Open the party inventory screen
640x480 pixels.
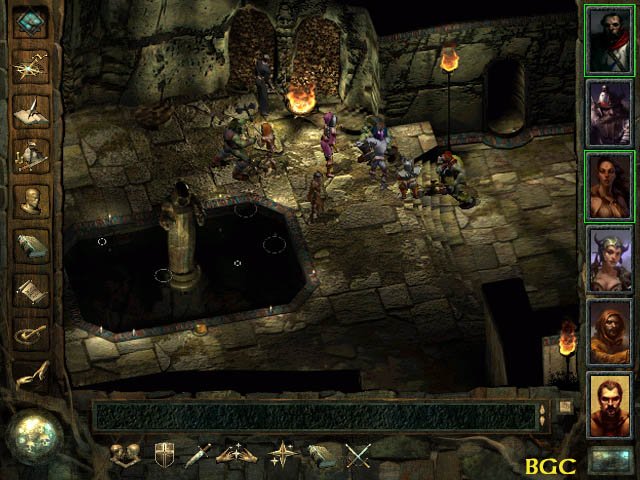(x=33, y=154)
